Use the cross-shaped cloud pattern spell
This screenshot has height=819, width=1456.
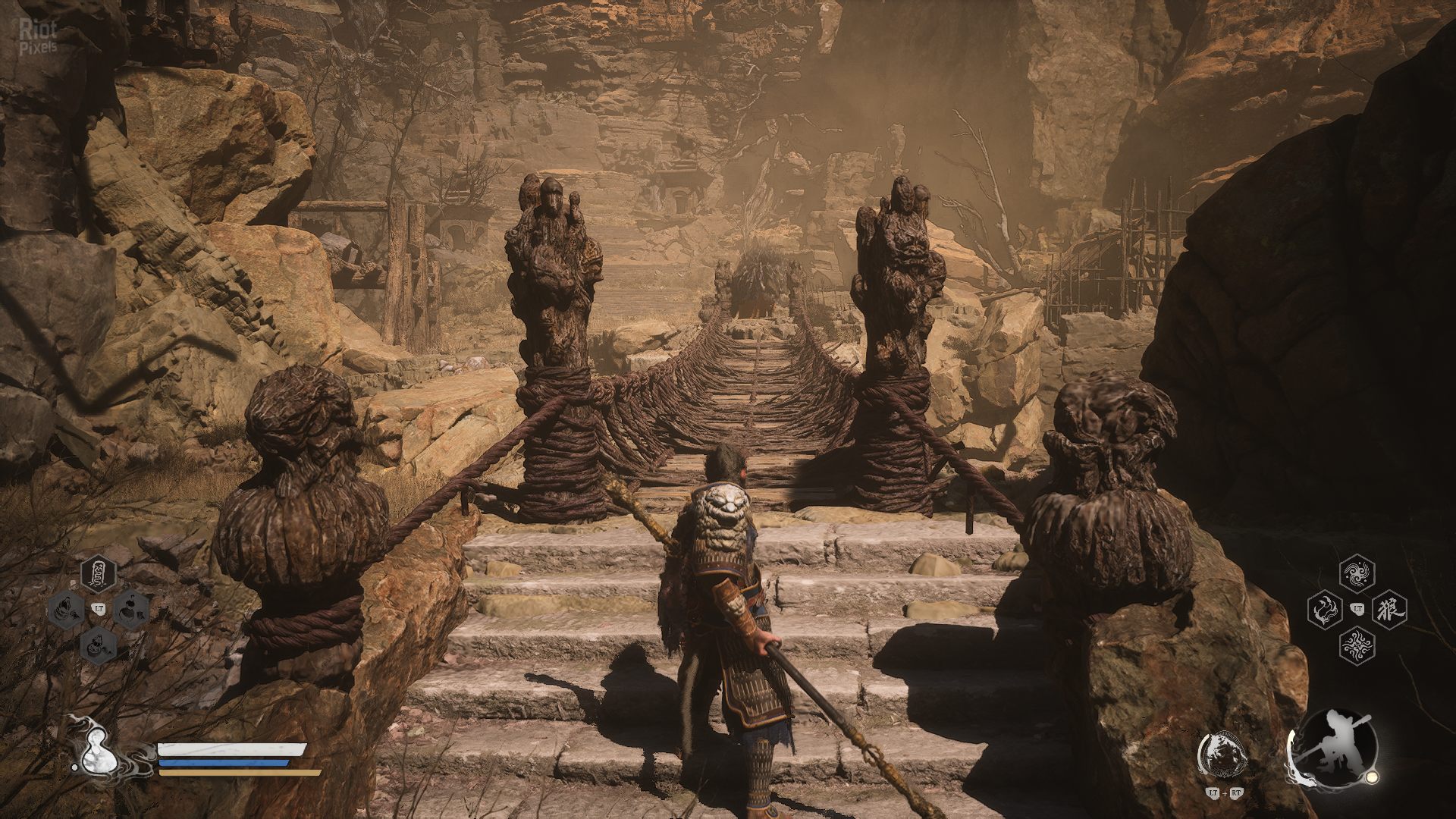click(1357, 645)
